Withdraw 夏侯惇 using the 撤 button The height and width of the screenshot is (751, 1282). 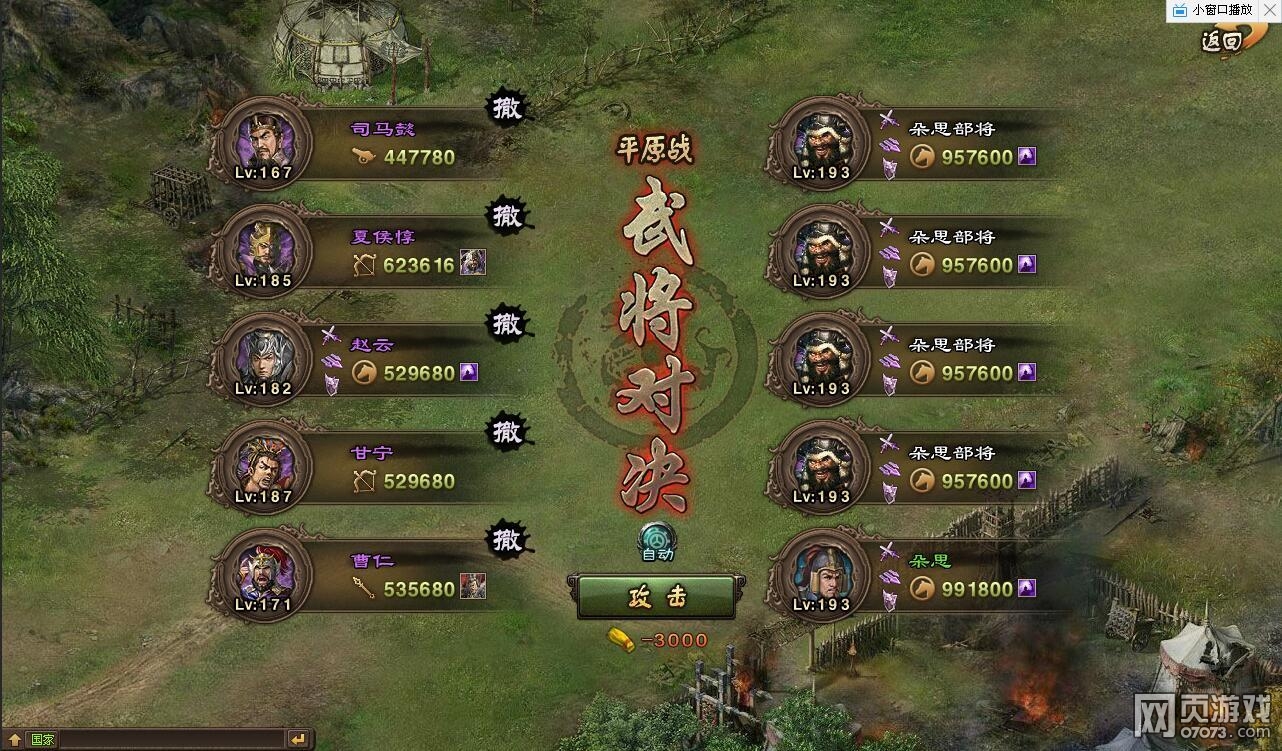(x=508, y=216)
